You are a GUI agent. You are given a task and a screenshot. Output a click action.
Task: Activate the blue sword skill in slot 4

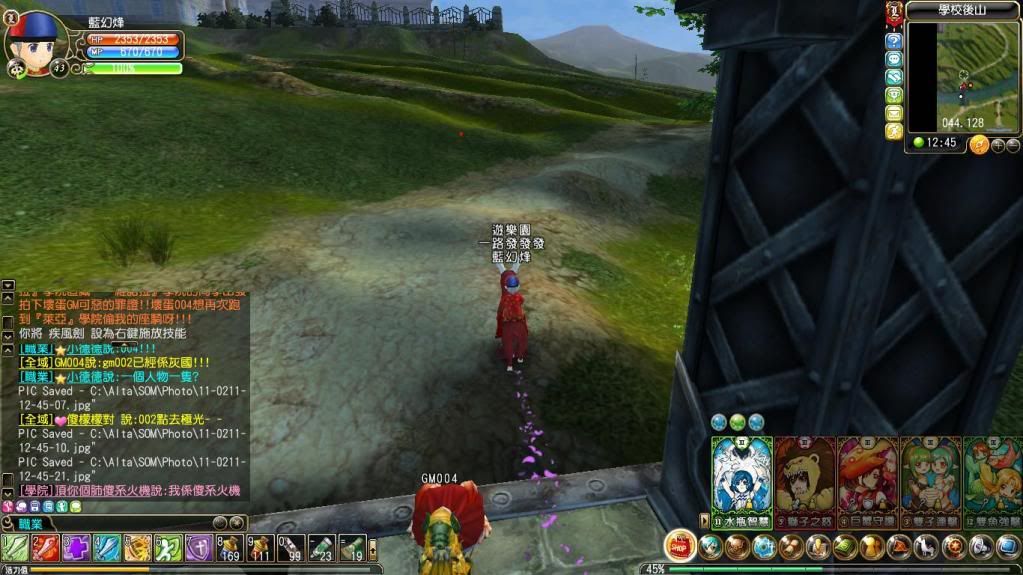pos(108,547)
